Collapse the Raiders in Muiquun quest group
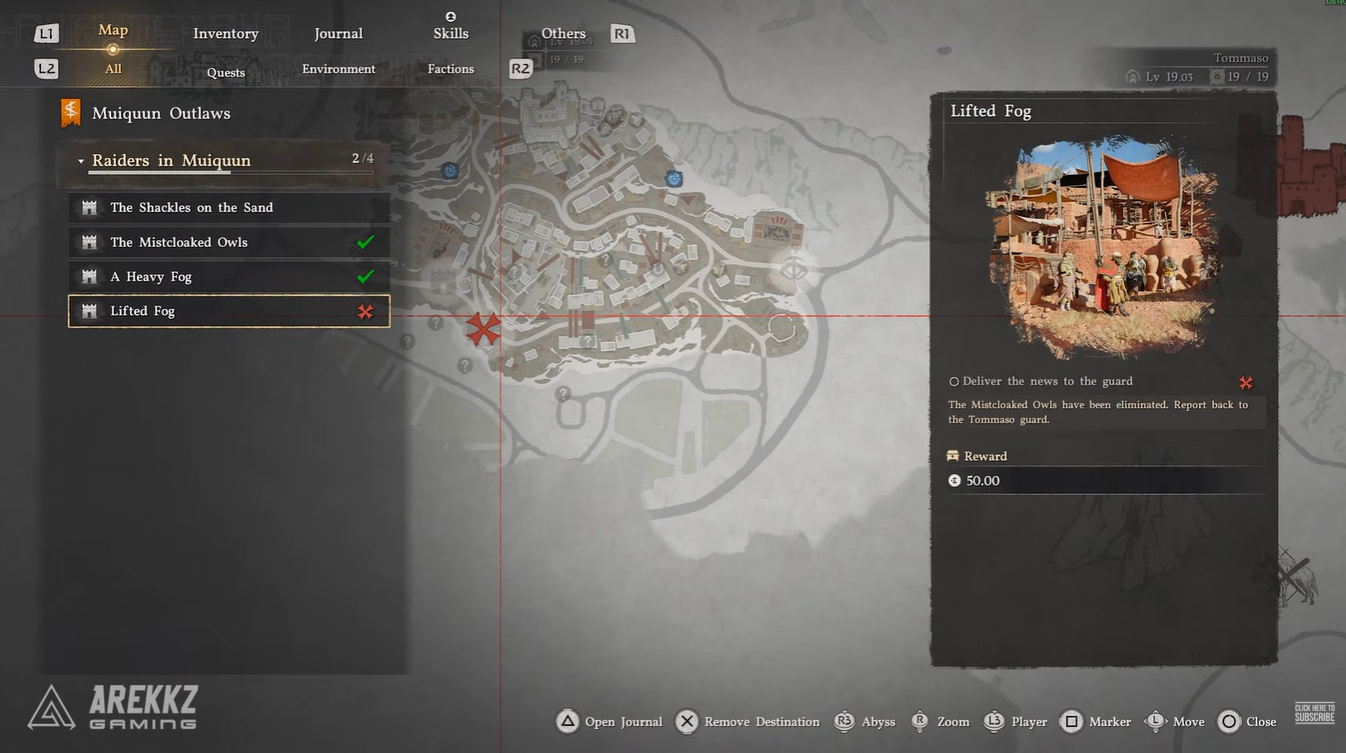This screenshot has width=1346, height=753. coord(81,161)
